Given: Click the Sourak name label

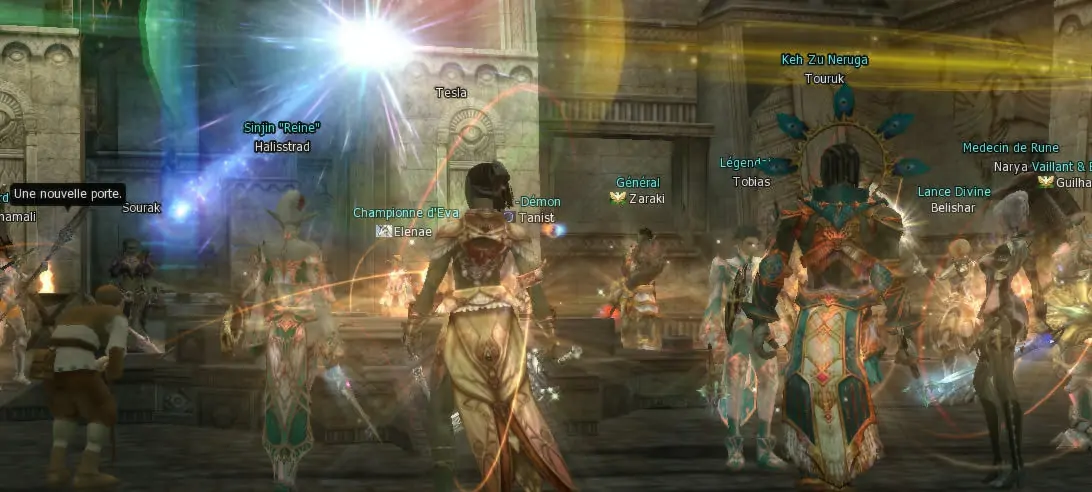Looking at the screenshot, I should [x=141, y=208].
